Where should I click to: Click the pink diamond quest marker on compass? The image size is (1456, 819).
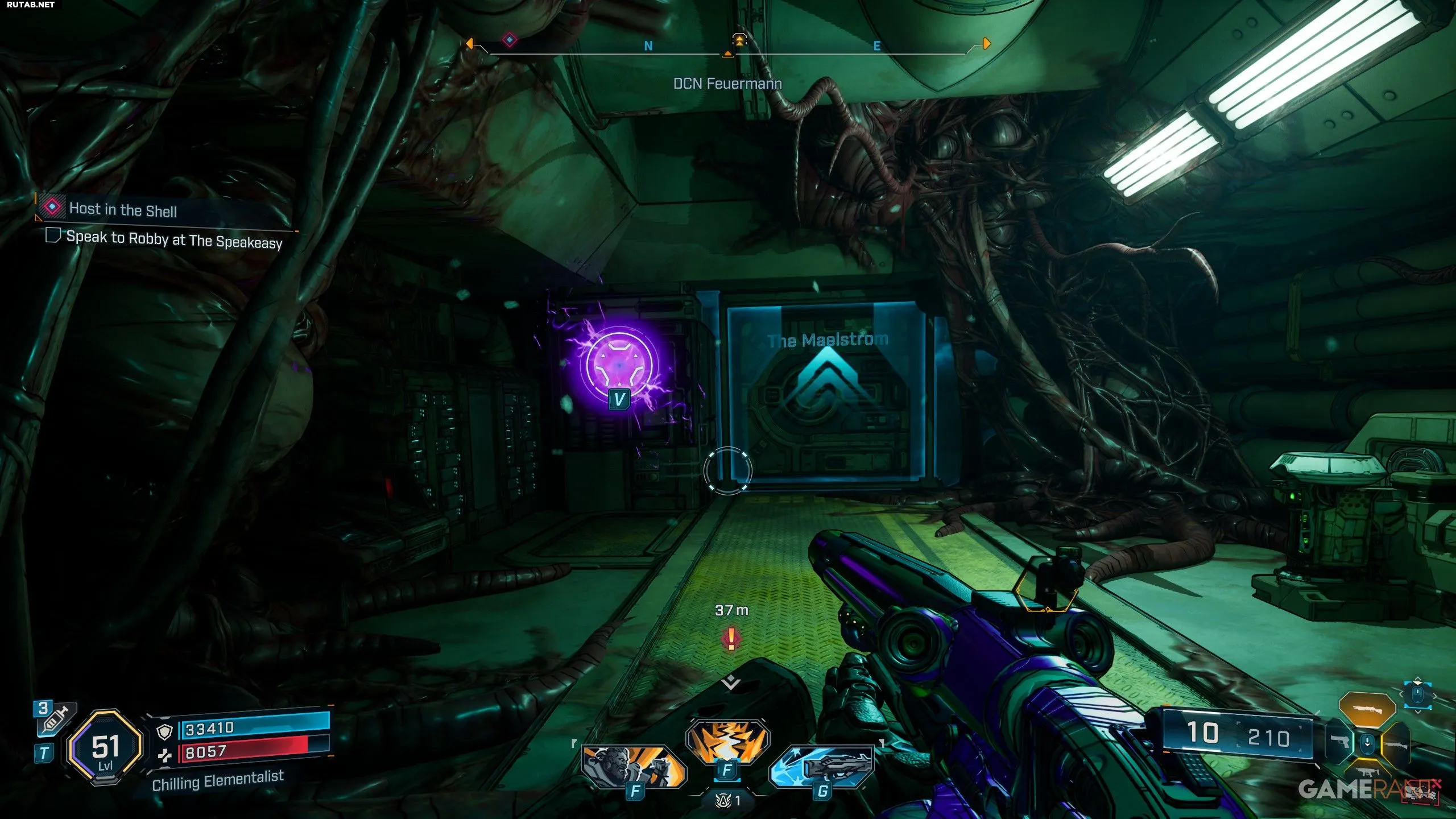pos(510,40)
